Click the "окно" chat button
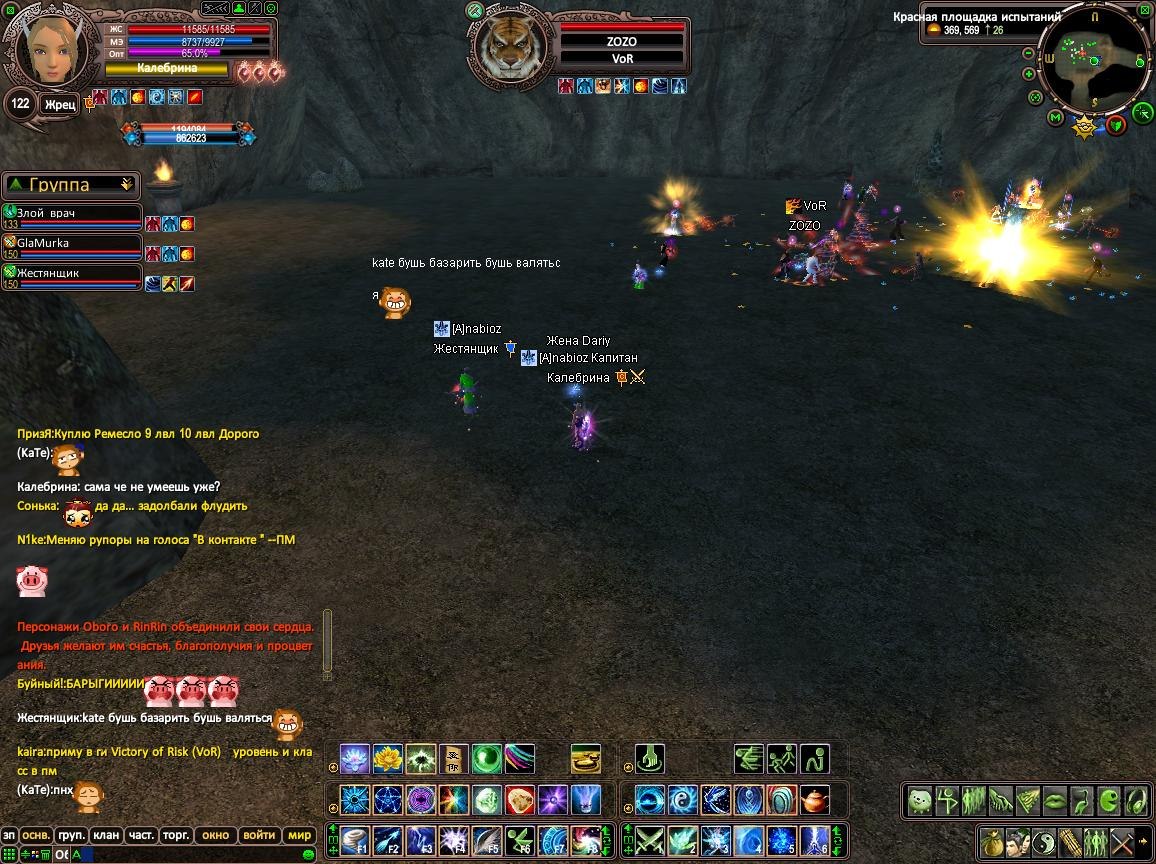 pos(215,835)
